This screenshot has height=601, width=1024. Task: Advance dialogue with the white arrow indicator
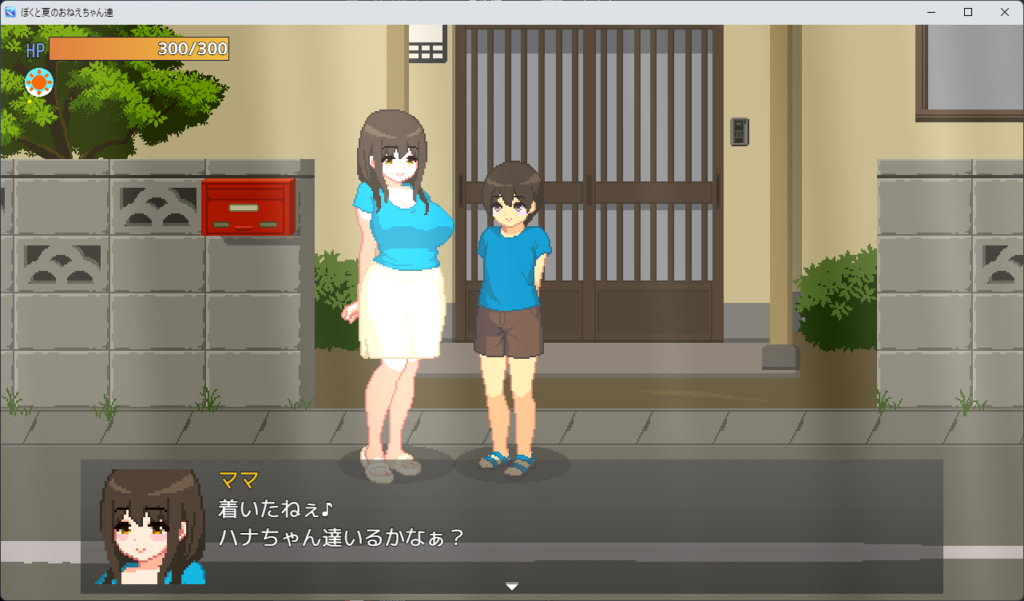(x=512, y=585)
